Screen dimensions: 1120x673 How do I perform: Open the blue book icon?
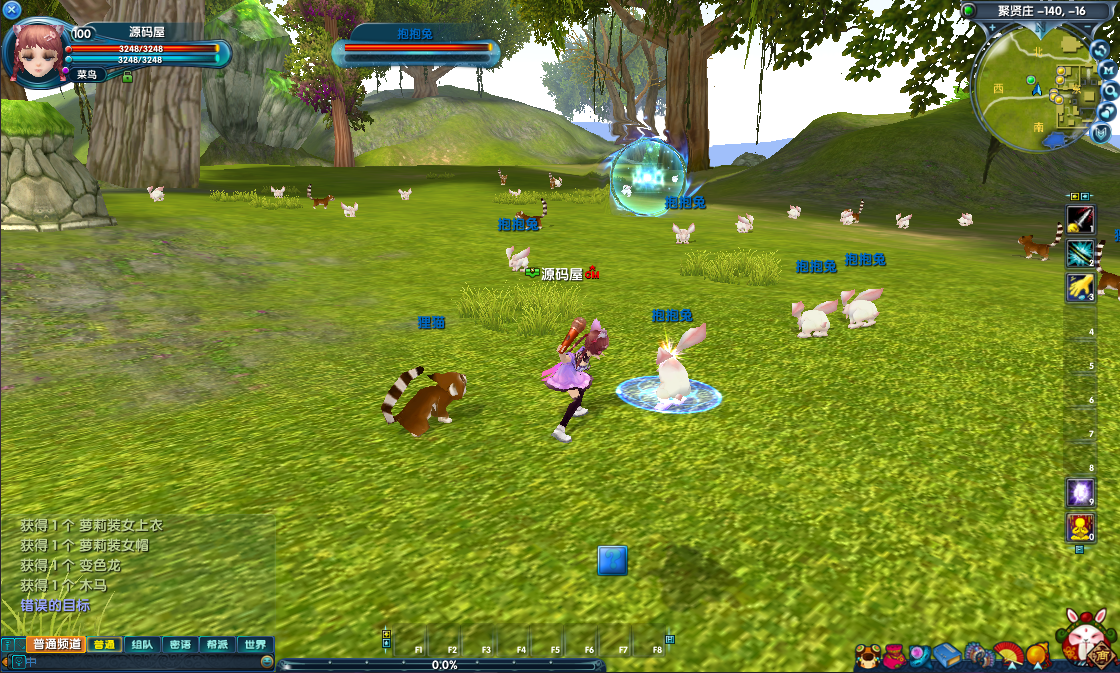(x=947, y=657)
